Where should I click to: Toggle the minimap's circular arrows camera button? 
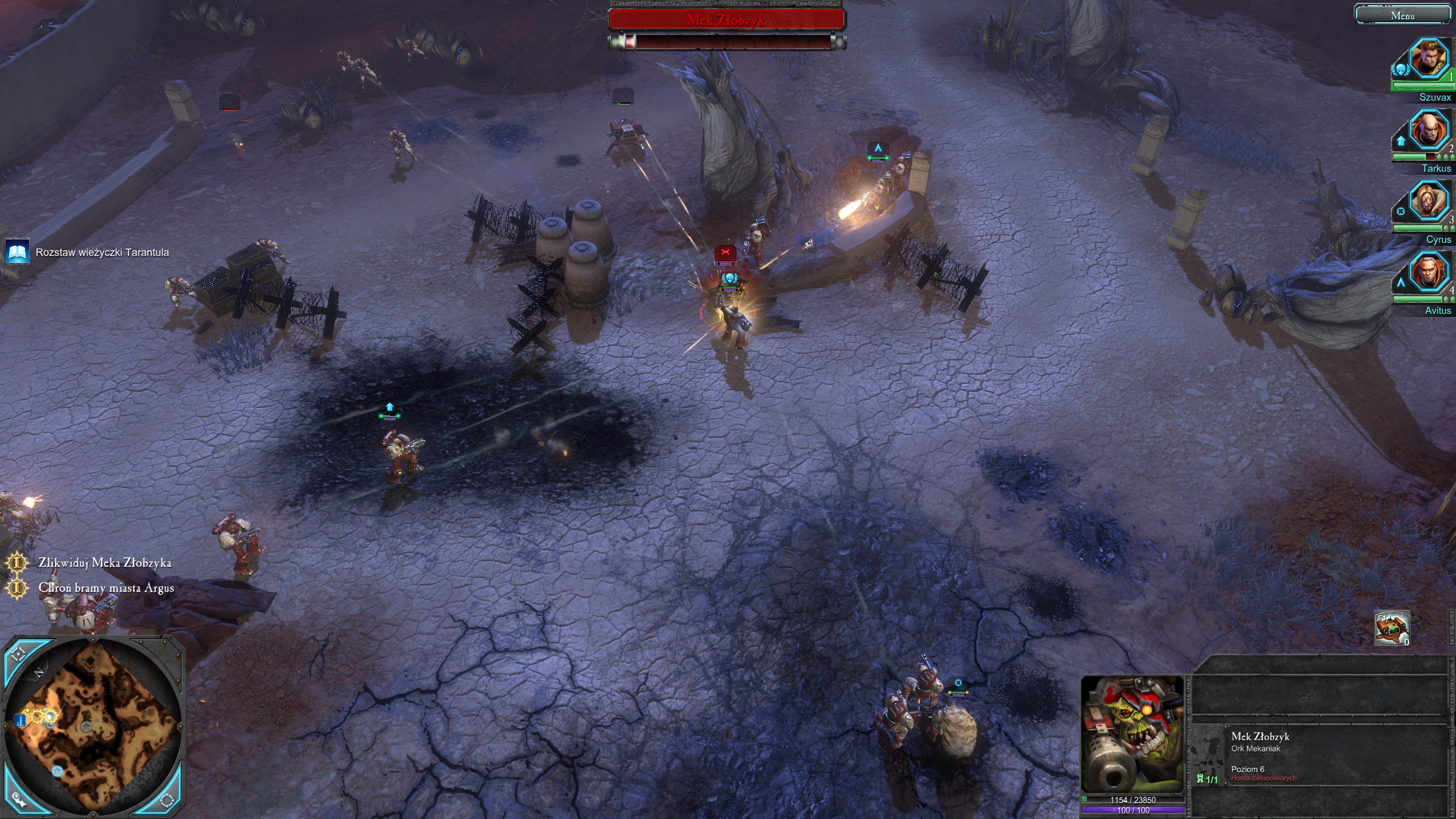167,801
